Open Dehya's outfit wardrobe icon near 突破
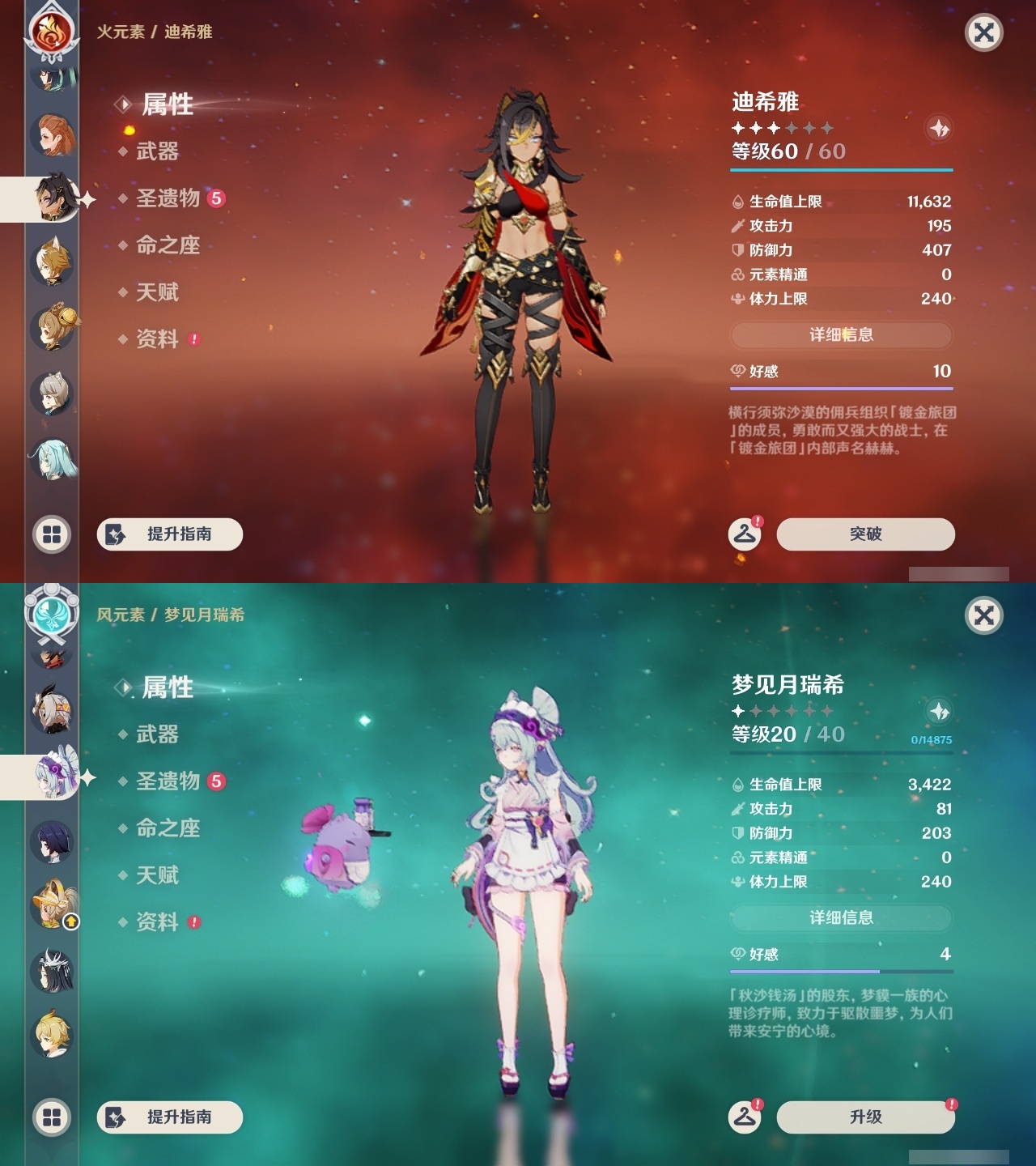Screen dimensions: 1036x1166 click(x=744, y=534)
